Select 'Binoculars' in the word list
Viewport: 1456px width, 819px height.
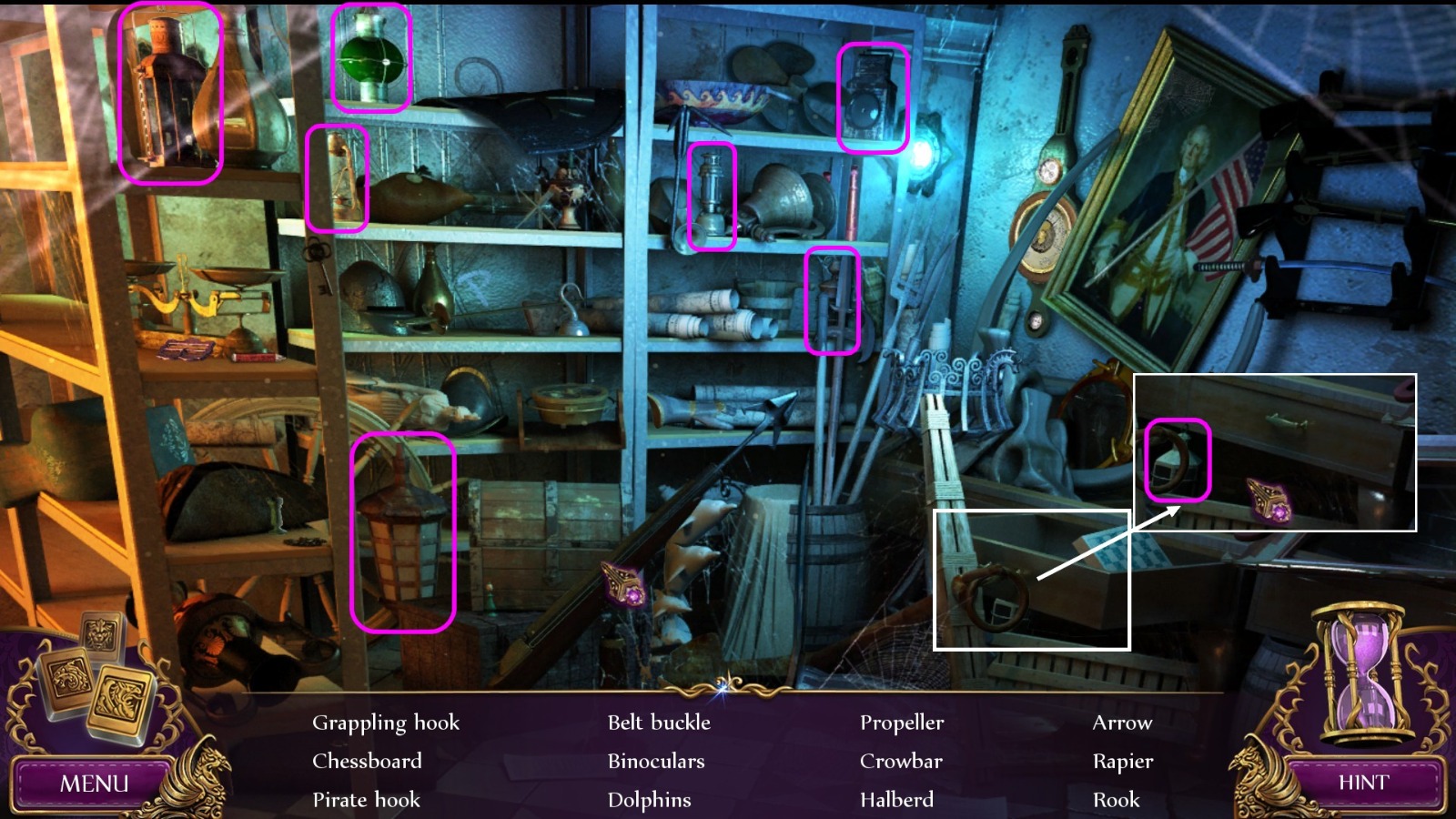click(658, 762)
